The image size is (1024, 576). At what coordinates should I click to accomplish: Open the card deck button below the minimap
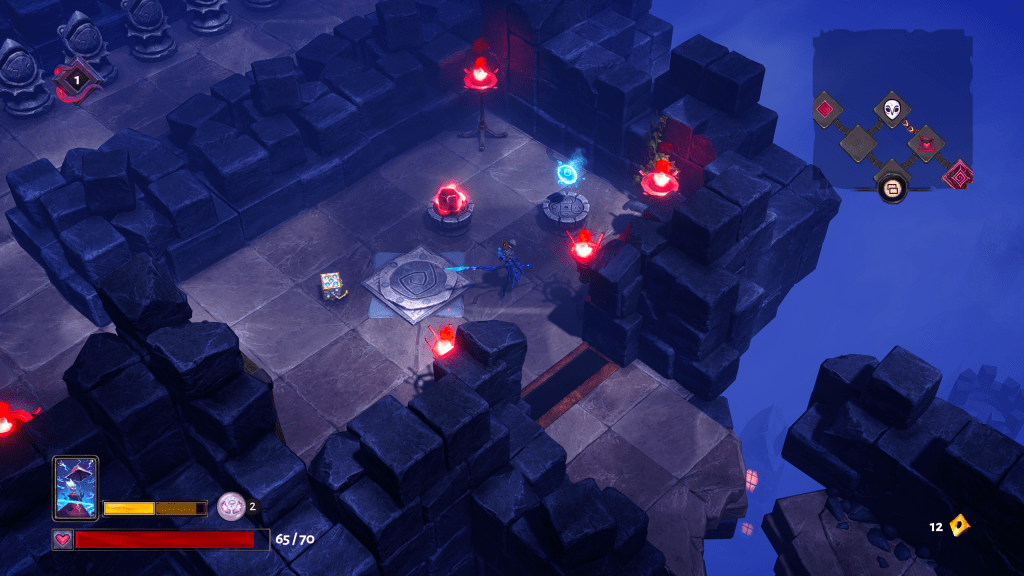pos(892,187)
